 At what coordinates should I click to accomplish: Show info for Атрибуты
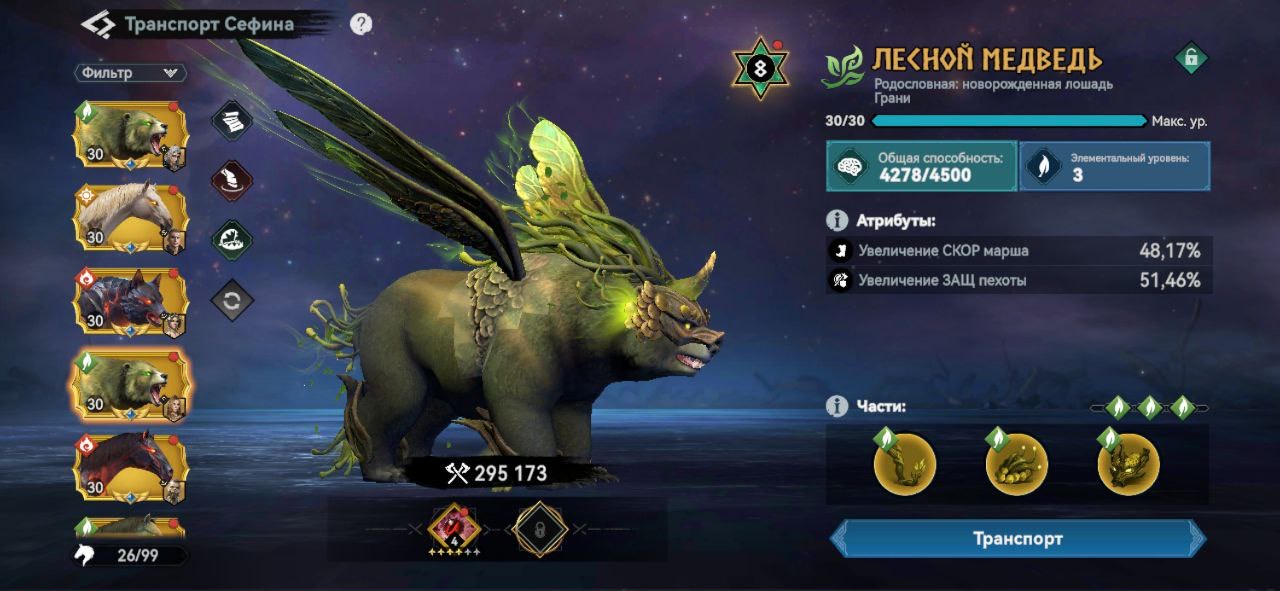pyautogui.click(x=837, y=221)
